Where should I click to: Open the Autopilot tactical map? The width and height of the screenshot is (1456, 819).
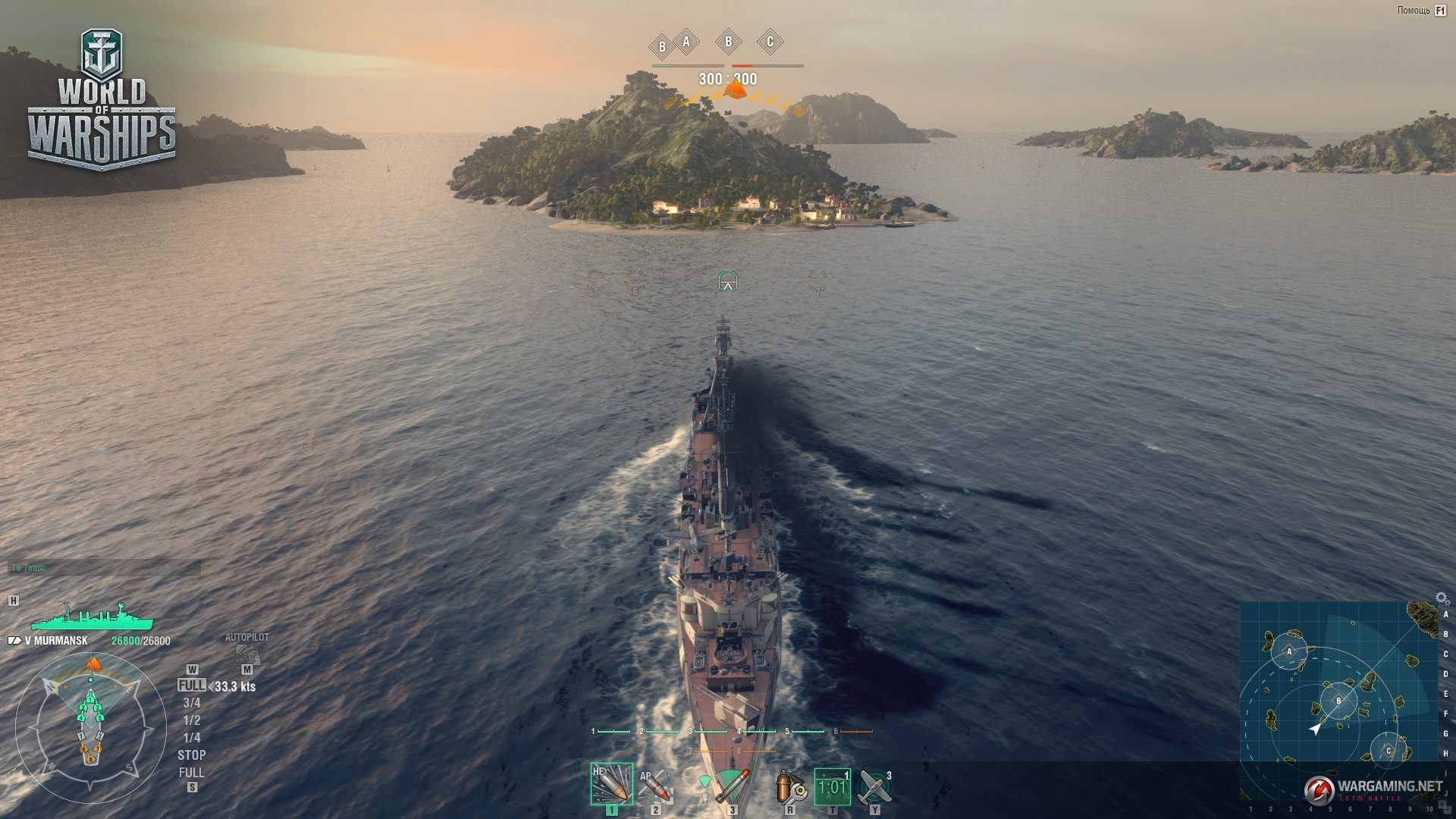(x=246, y=653)
